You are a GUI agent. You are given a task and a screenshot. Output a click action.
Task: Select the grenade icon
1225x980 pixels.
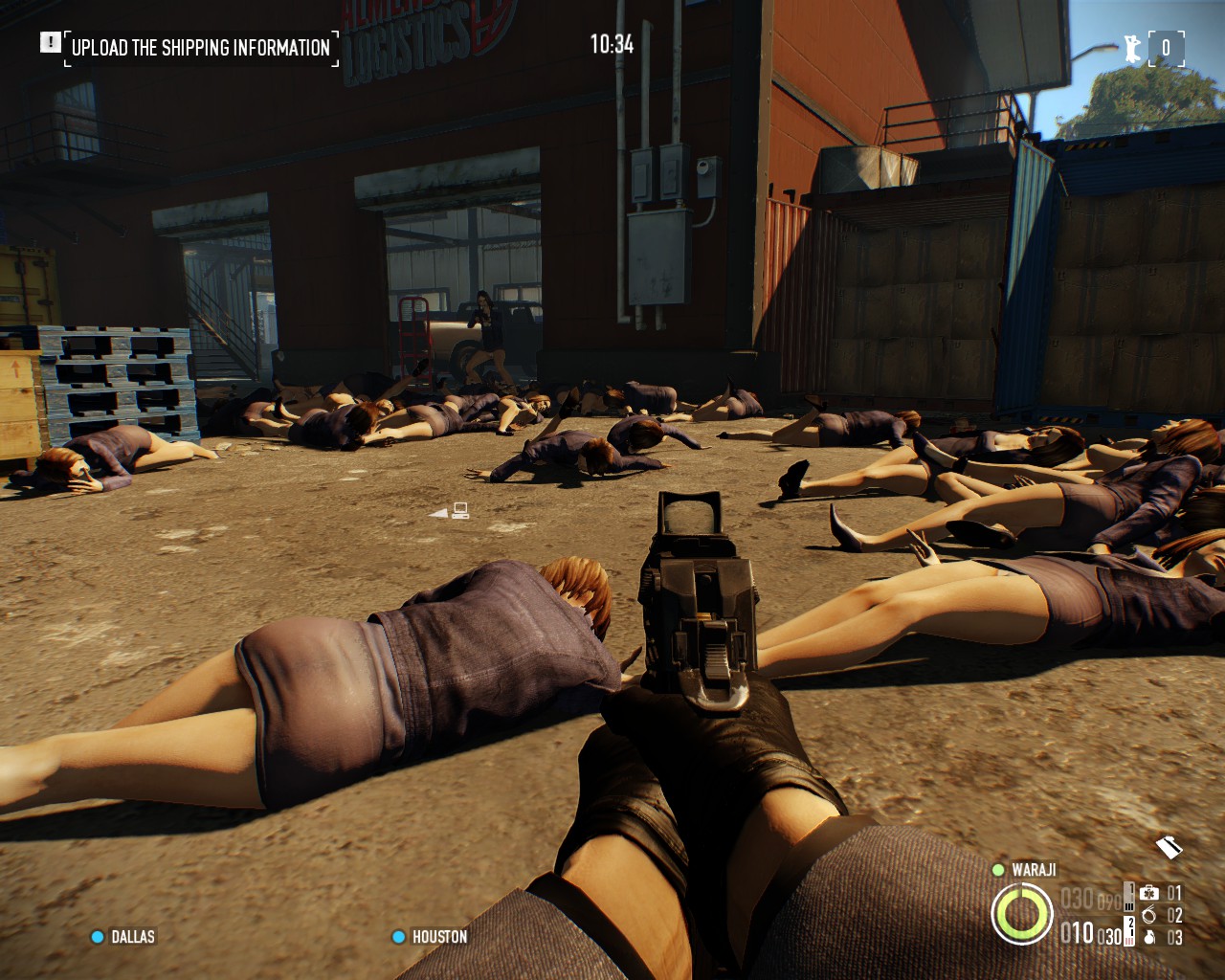point(1149,937)
